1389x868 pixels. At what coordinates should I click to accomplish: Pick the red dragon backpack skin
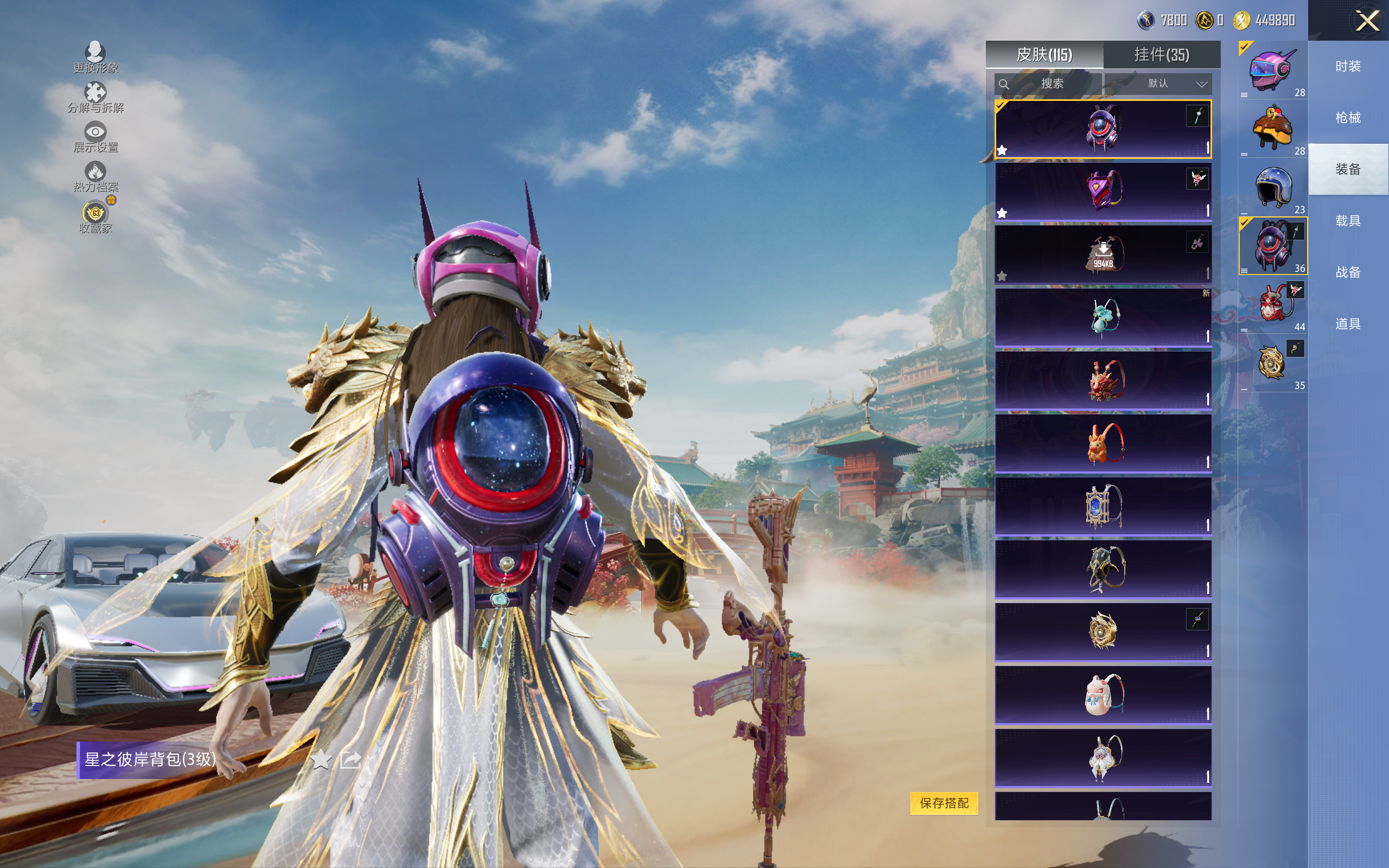[1103, 380]
